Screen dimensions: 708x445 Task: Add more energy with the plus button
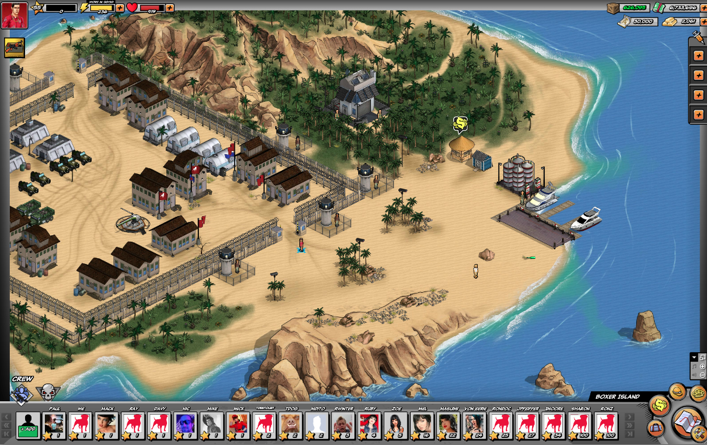point(121,8)
